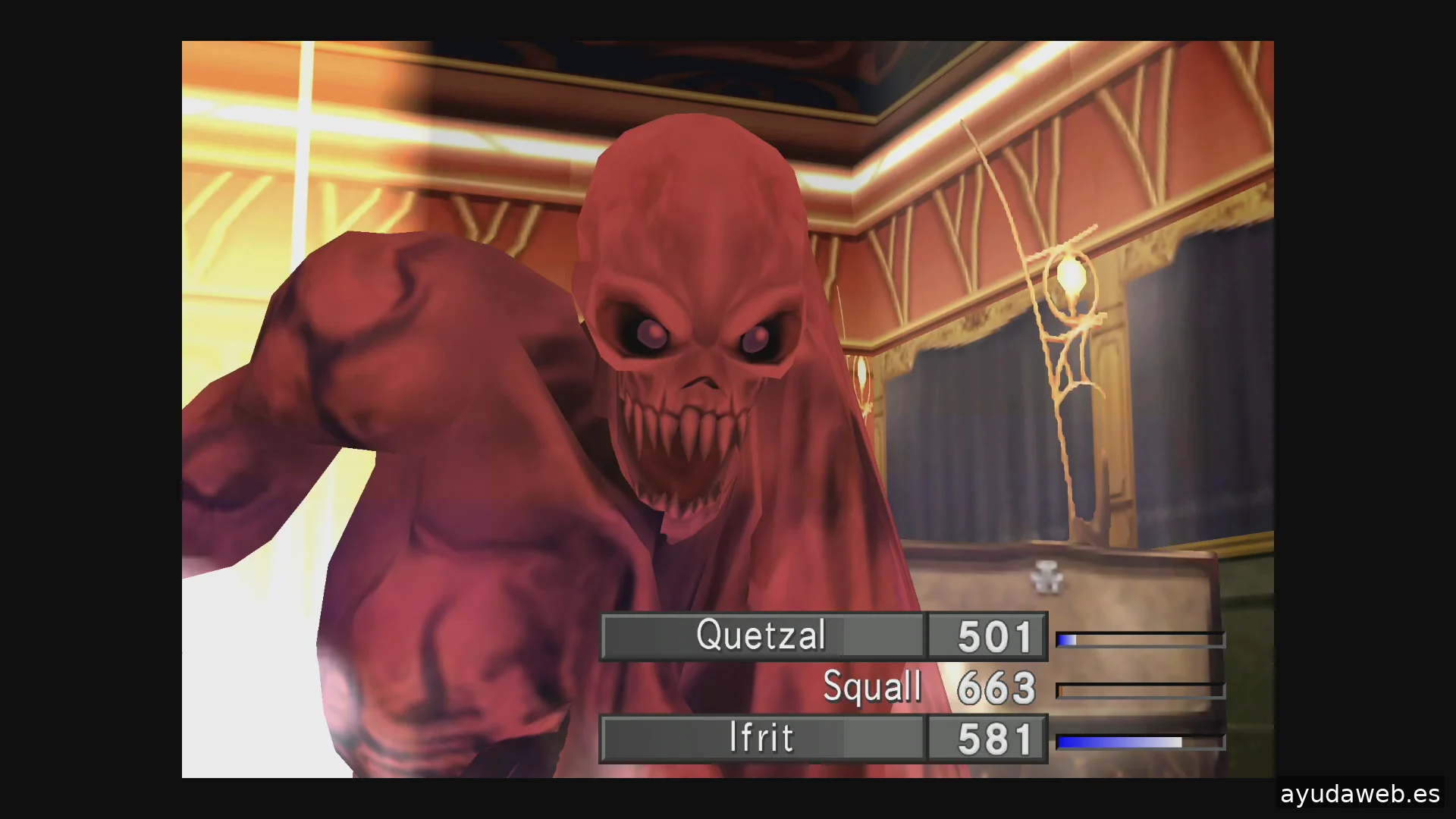Image resolution: width=1456 pixels, height=819 pixels.
Task: Choose Squall in the party list
Action: tap(872, 687)
